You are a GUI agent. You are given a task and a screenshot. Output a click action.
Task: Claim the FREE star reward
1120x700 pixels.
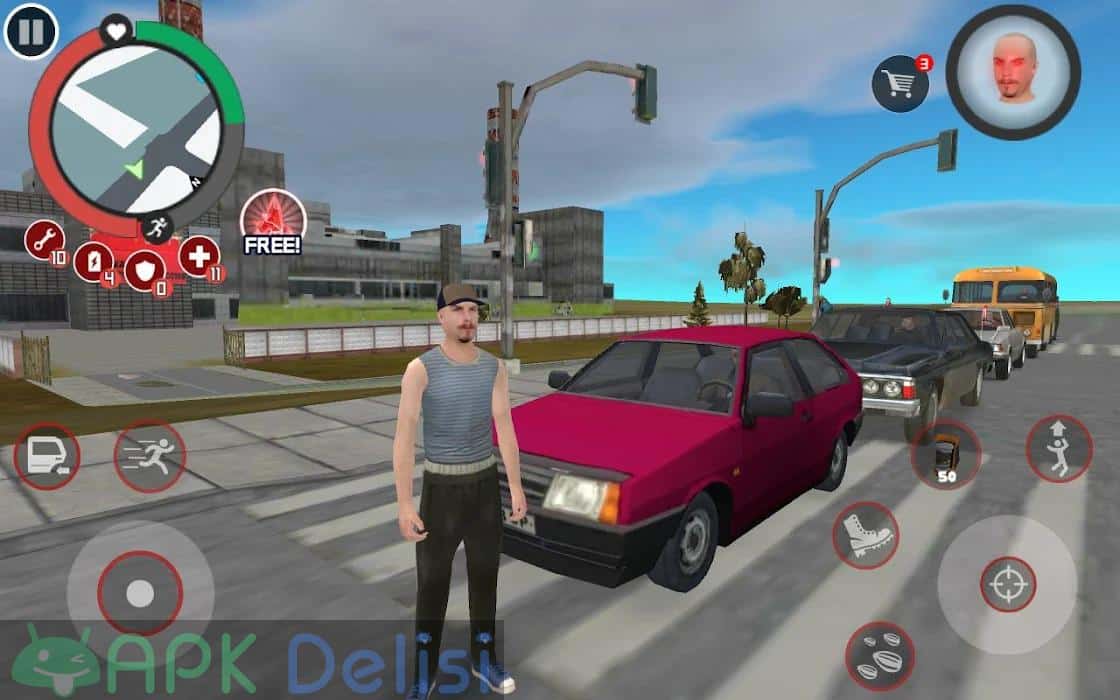click(x=273, y=222)
